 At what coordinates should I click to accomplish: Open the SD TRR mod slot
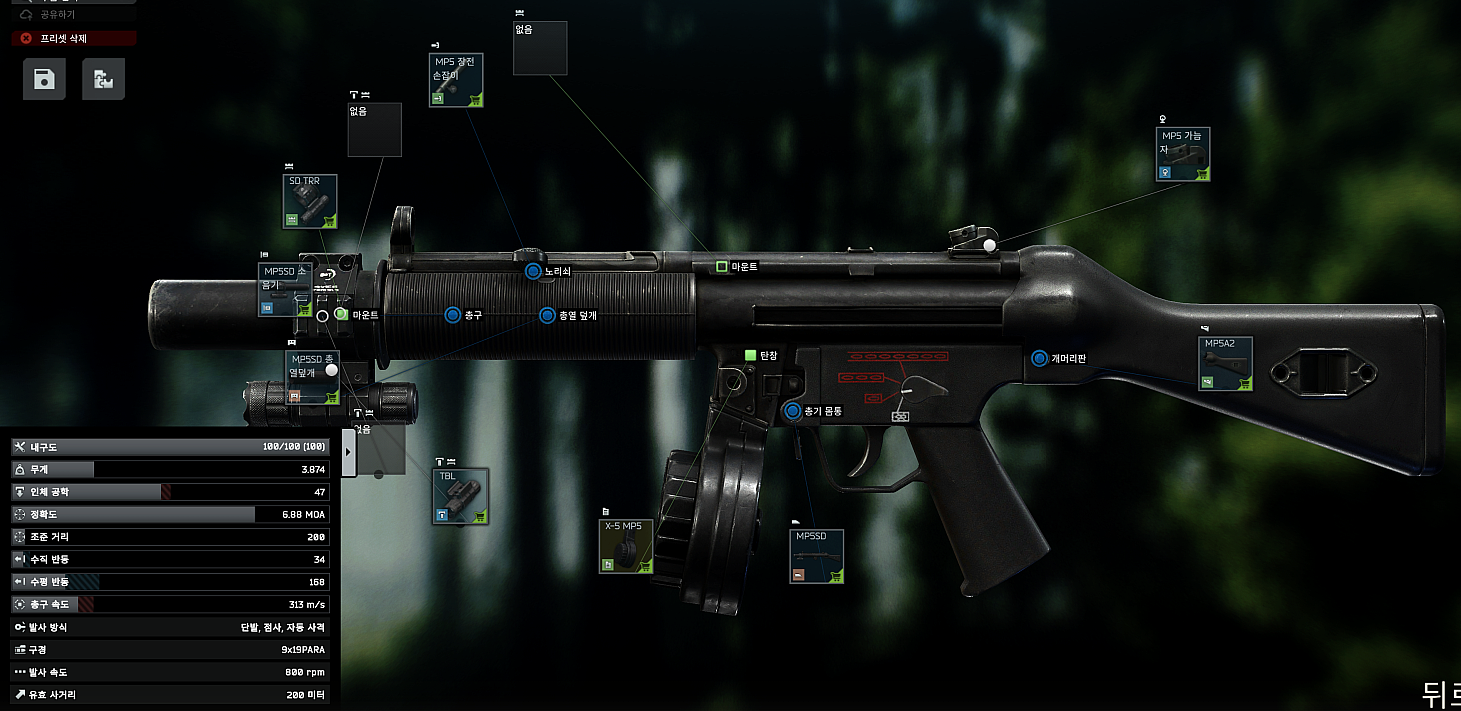point(310,201)
